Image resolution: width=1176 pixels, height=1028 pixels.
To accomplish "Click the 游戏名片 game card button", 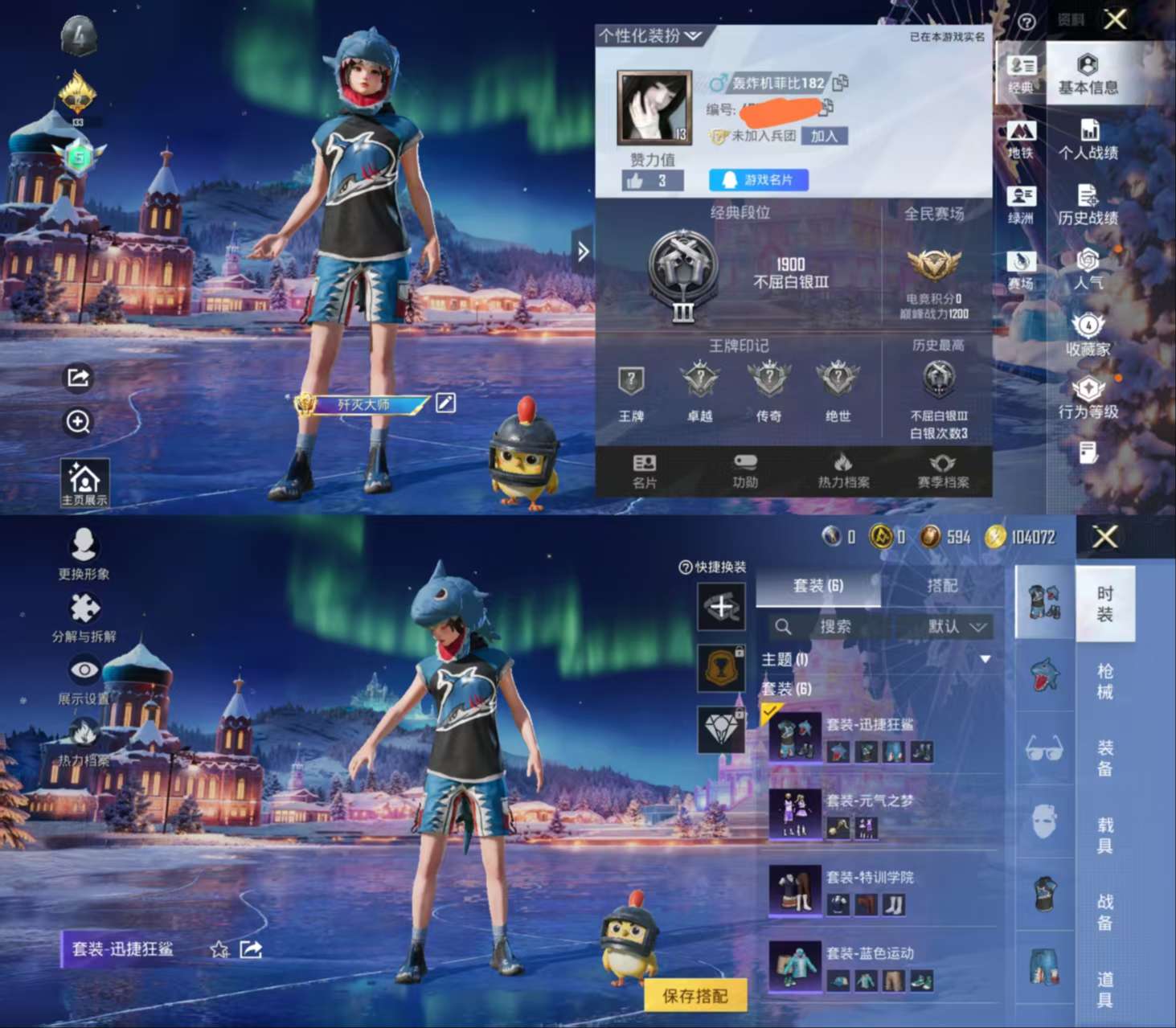I will 758,180.
